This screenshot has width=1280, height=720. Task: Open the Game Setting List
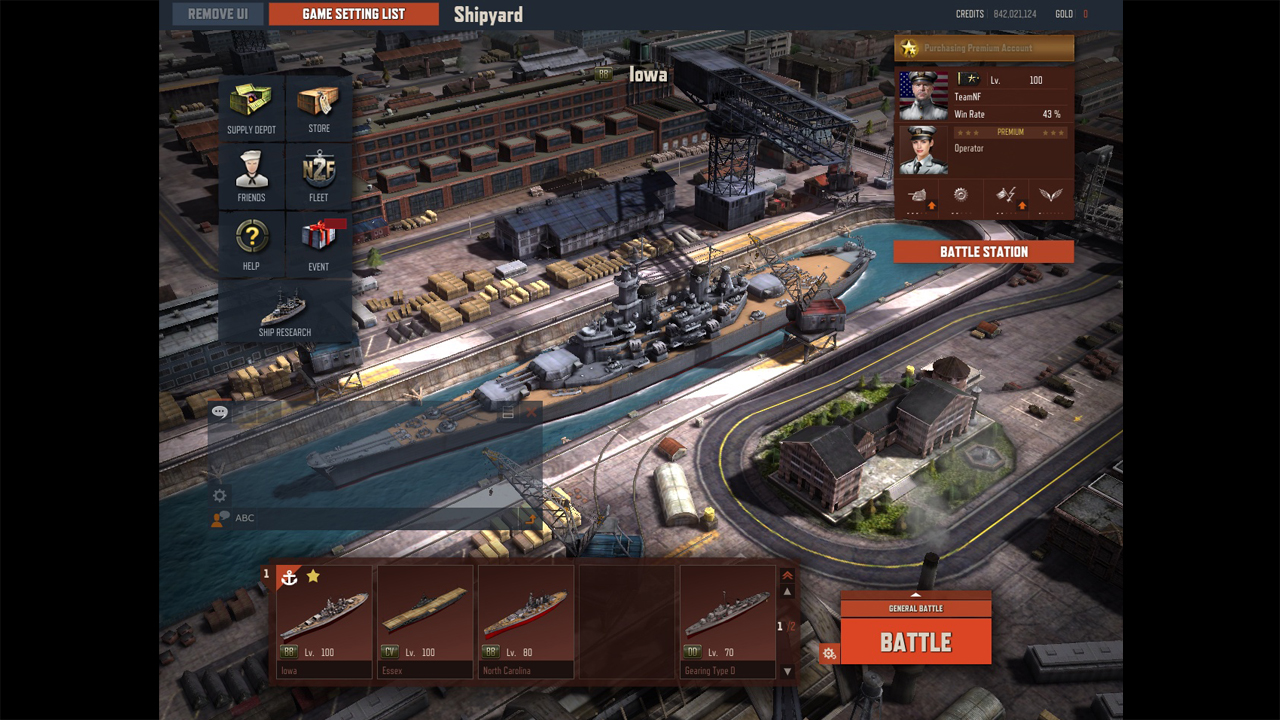[353, 14]
